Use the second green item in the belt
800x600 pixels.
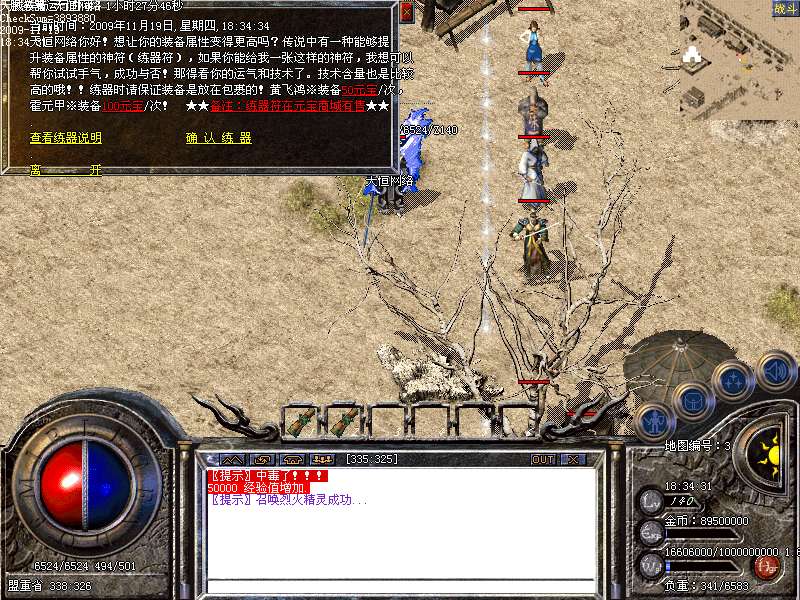point(344,422)
